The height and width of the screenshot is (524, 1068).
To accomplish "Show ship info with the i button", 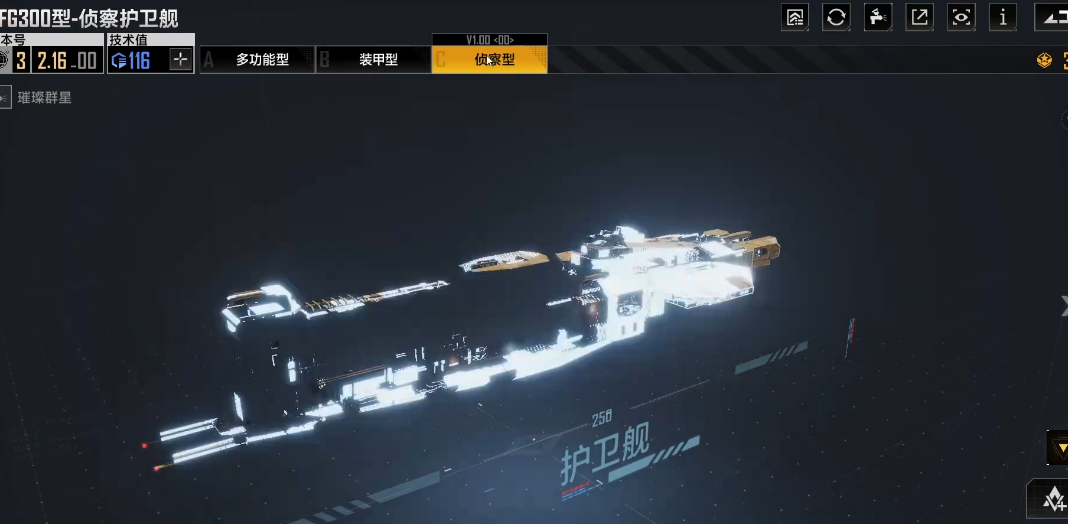I will click(1003, 17).
